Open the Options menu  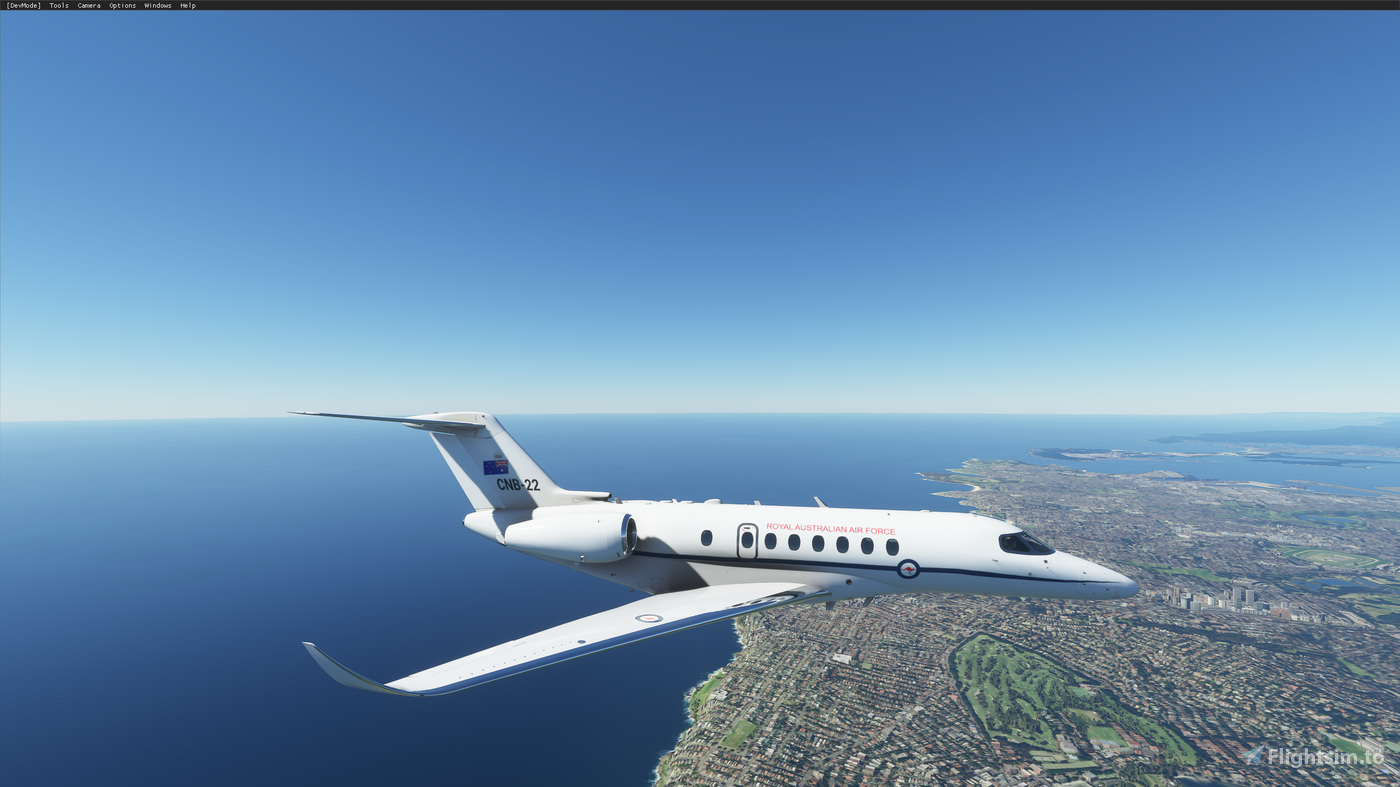[121, 4]
